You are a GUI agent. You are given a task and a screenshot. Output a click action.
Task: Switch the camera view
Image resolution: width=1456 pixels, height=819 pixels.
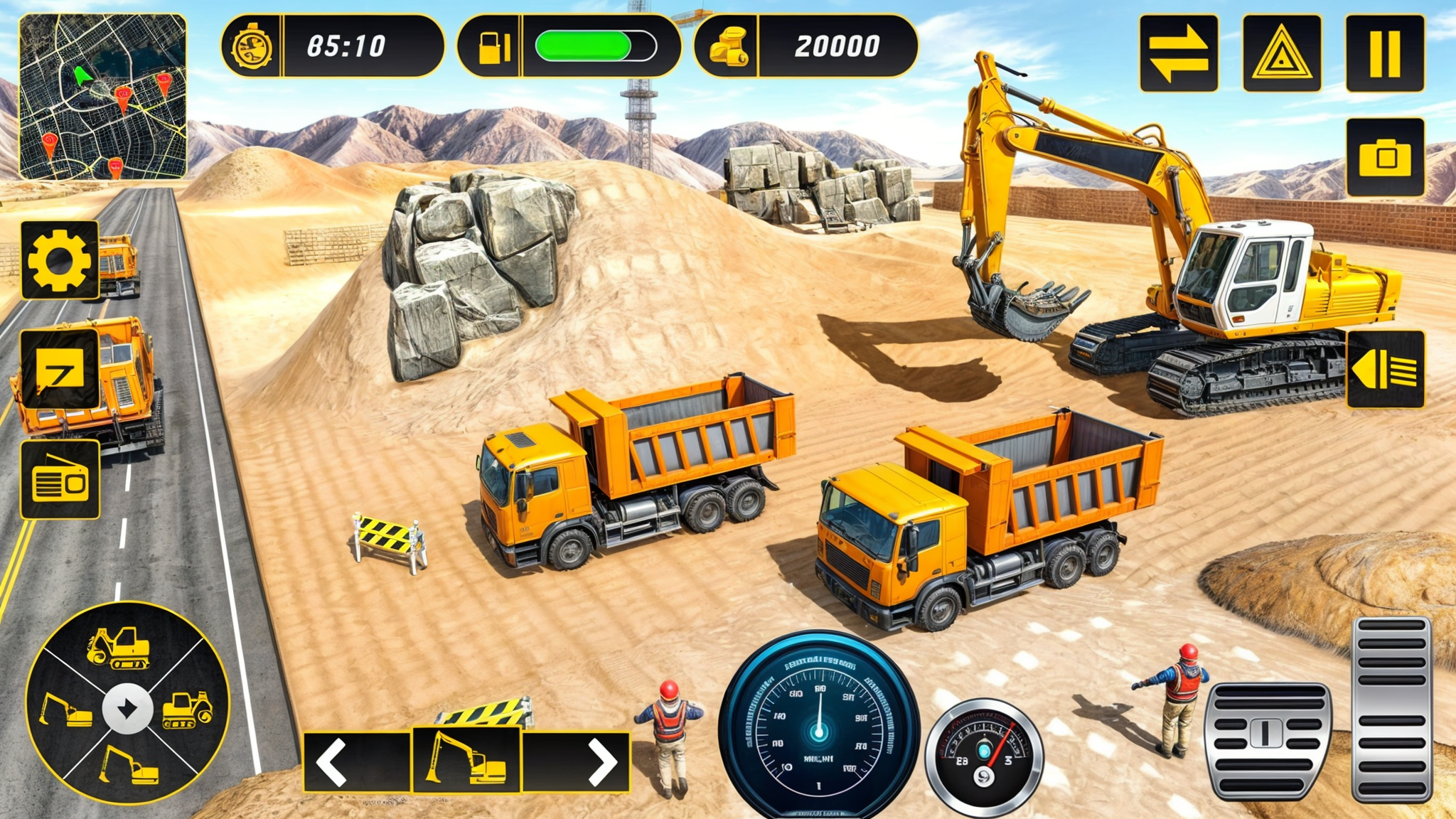(1385, 157)
